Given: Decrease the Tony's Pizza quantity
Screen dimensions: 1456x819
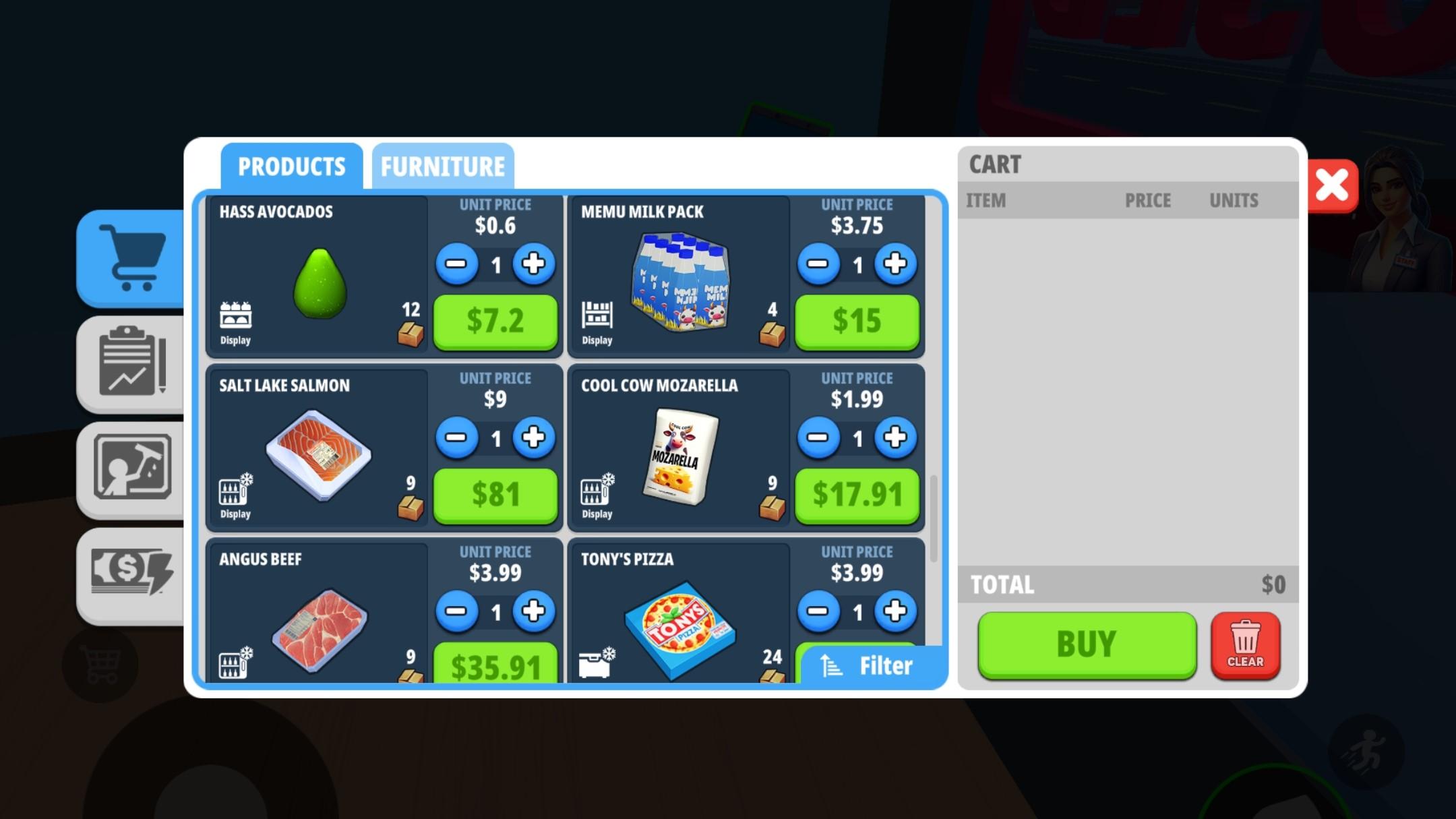Looking at the screenshot, I should click(x=819, y=611).
